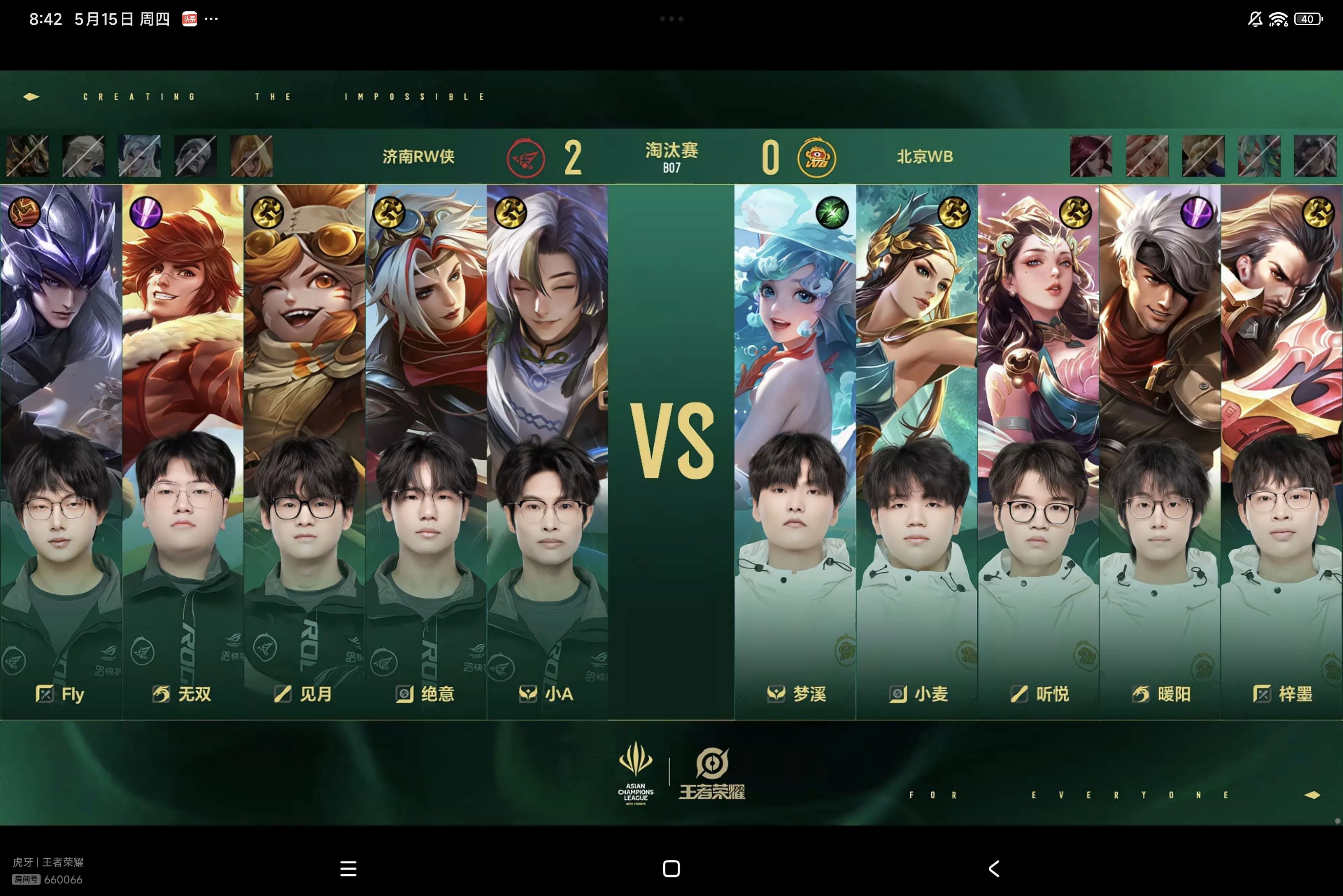Select 见月's player card
The image size is (1343, 896).
point(304,451)
